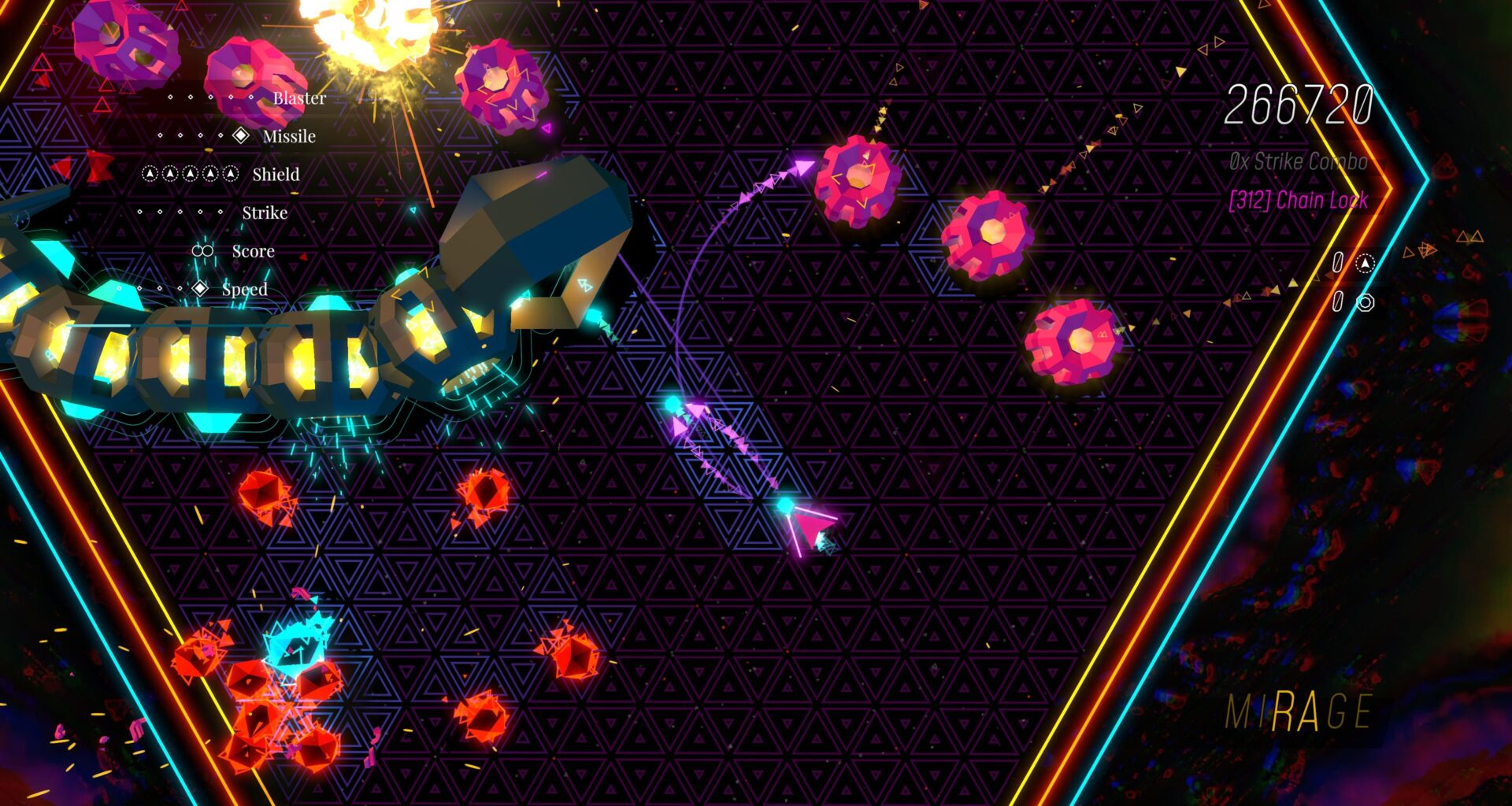
Task: Click the [312] Chain Lock indicator
Action: [1300, 201]
